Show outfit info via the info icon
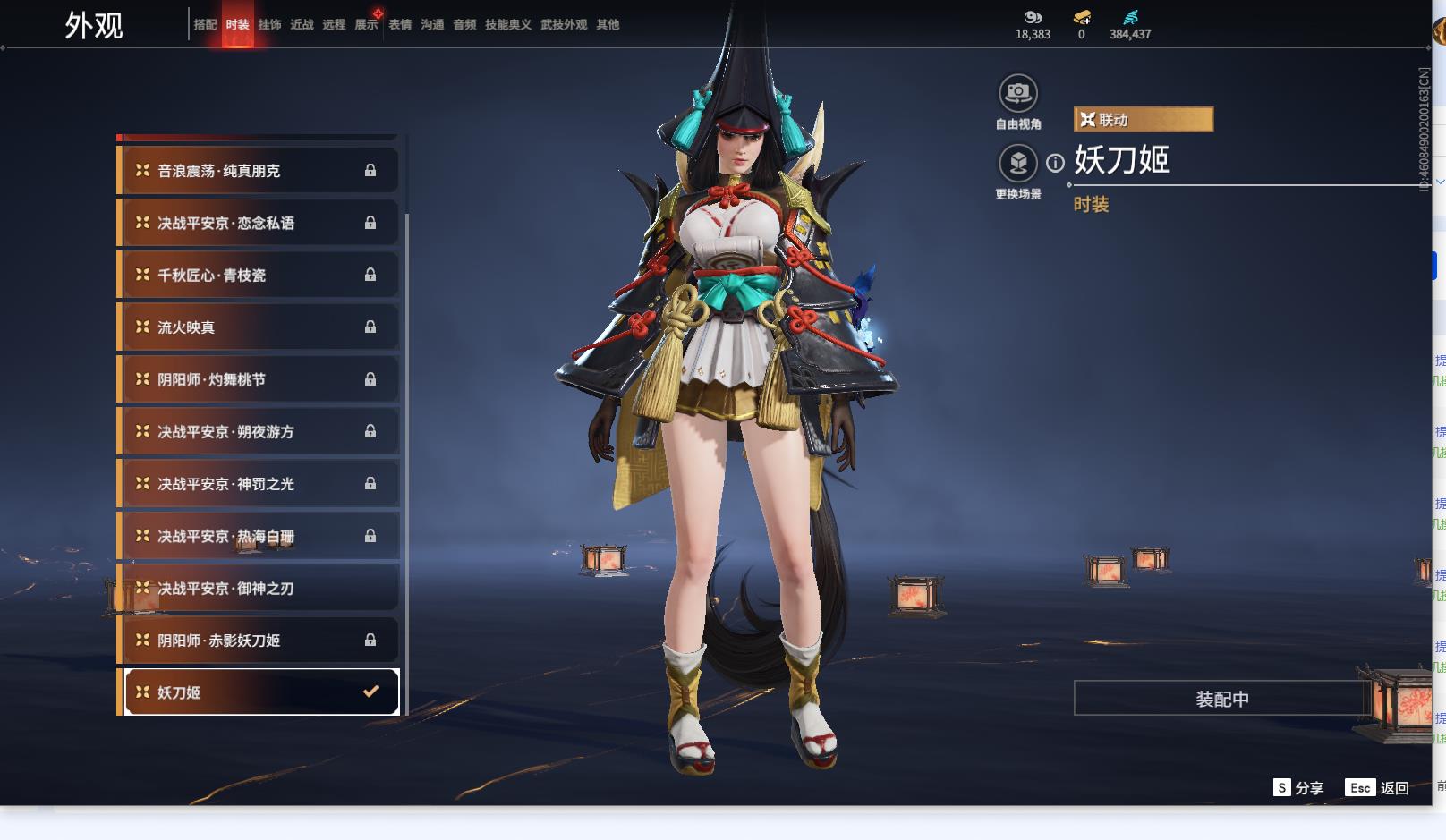Viewport: 1446px width, 840px height. 1056,163
